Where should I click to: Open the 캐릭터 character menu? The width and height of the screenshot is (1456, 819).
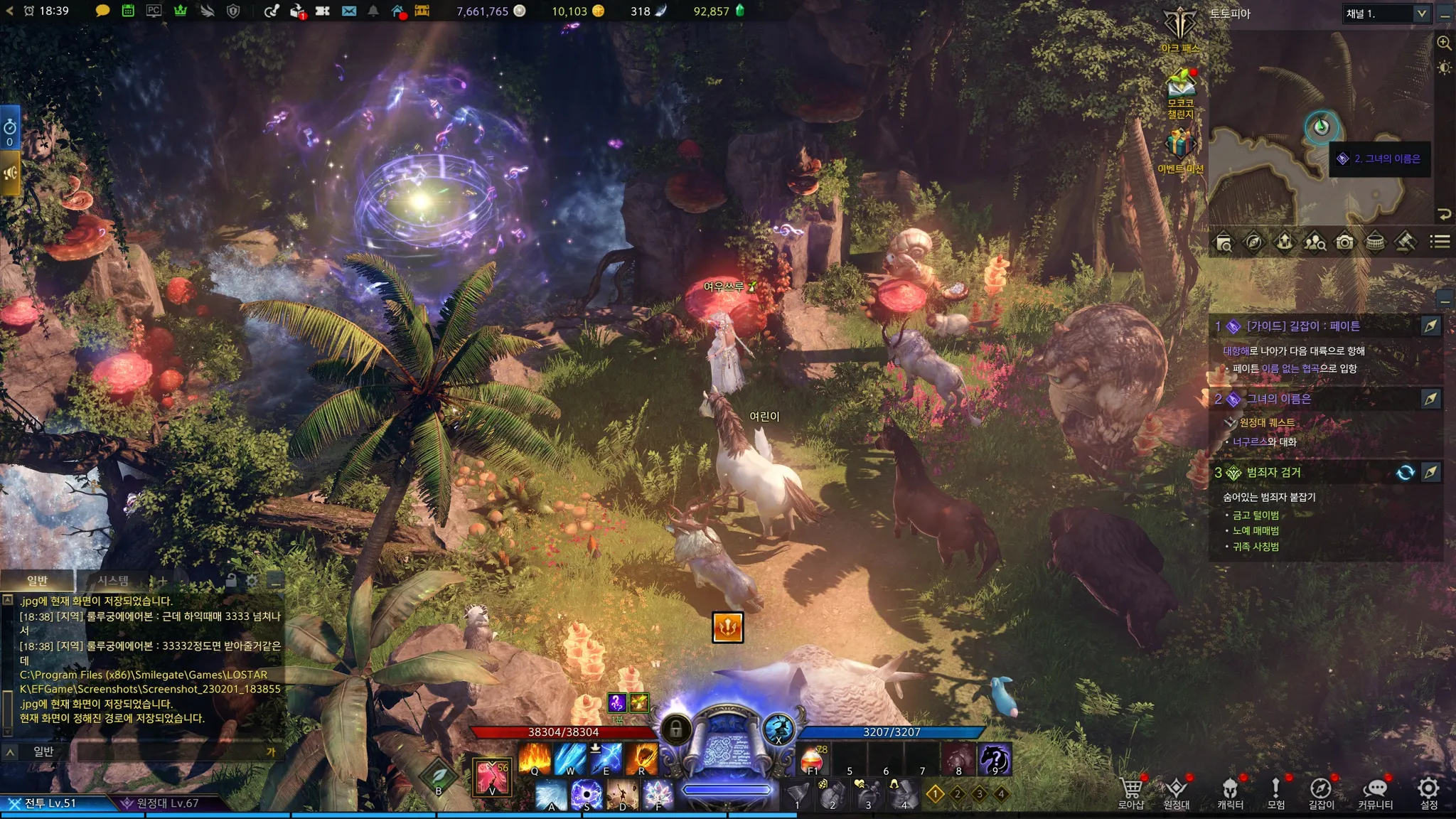(x=1230, y=791)
